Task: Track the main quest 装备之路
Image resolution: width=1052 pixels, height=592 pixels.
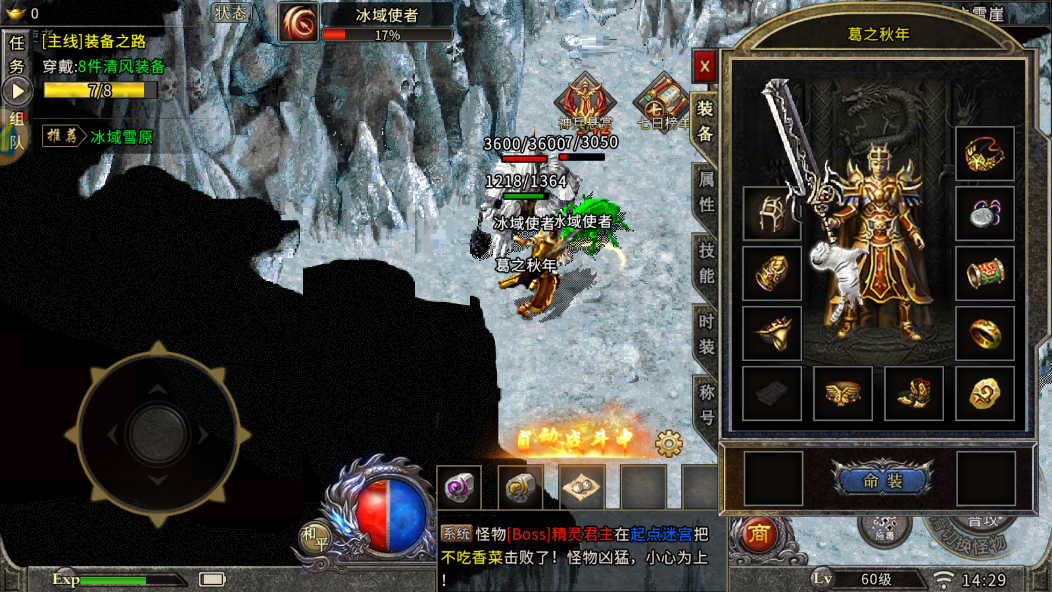Action: 95,42
